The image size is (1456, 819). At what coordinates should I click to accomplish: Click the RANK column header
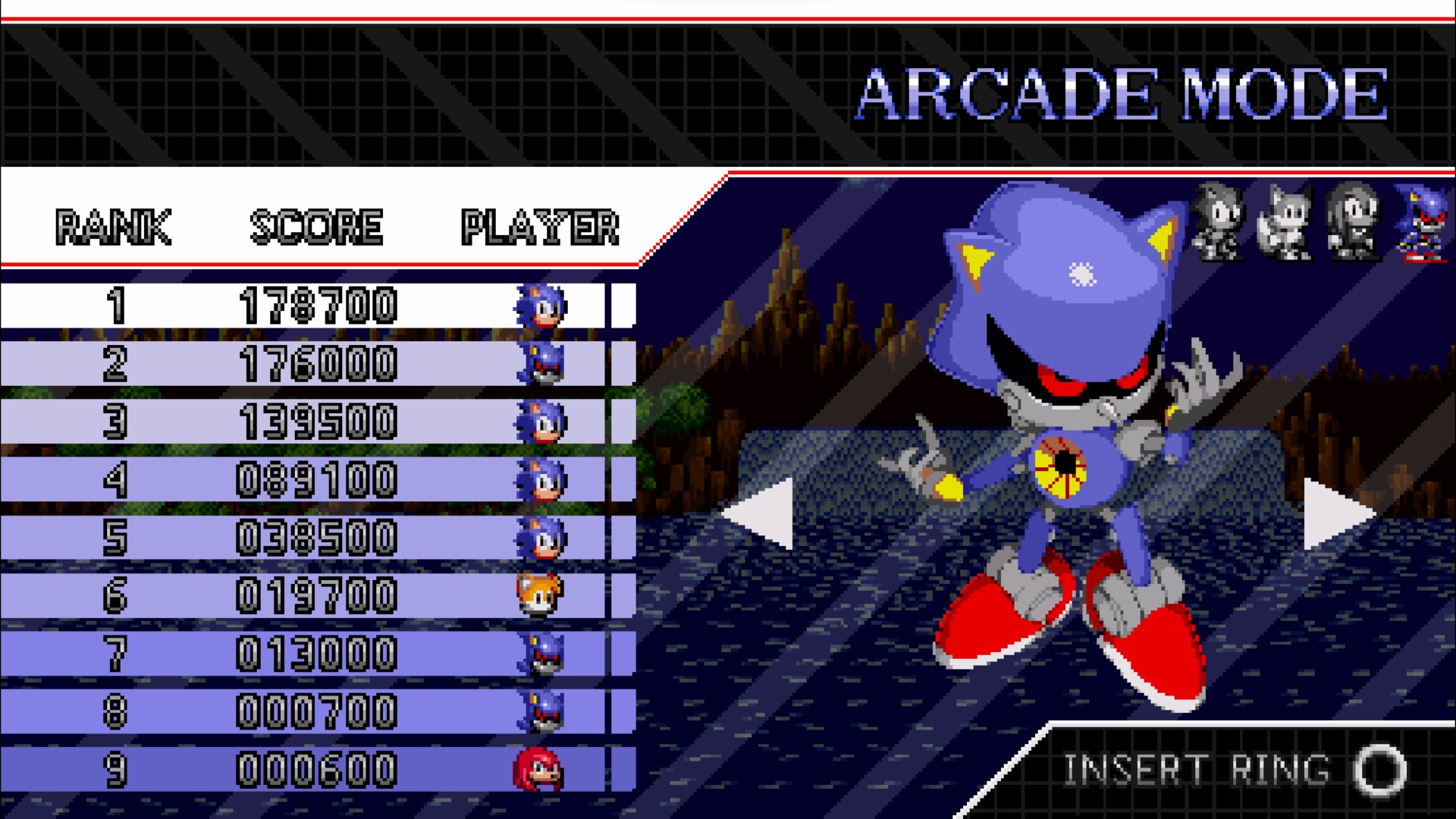(114, 224)
